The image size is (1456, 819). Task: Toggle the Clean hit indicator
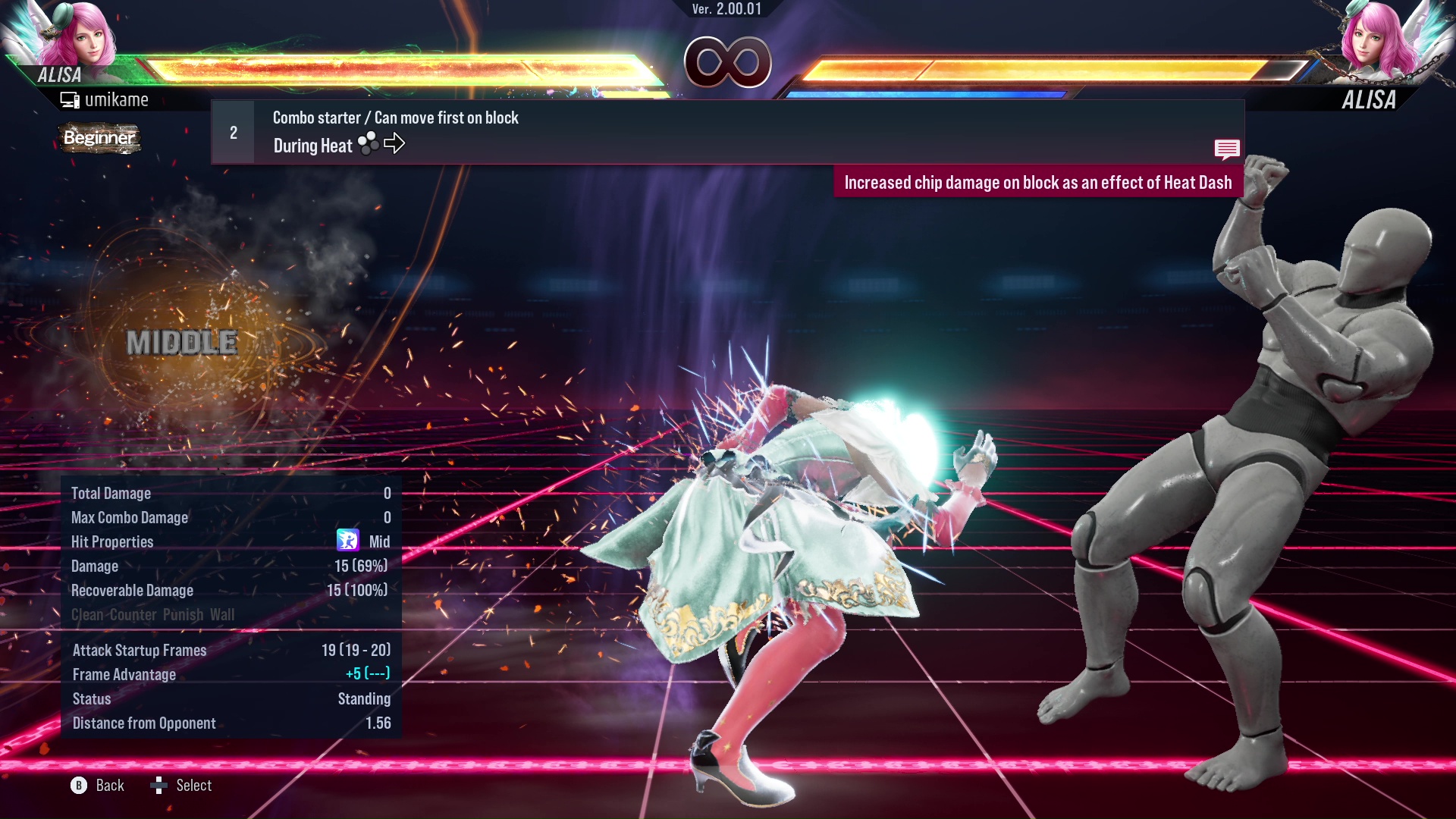[x=86, y=615]
